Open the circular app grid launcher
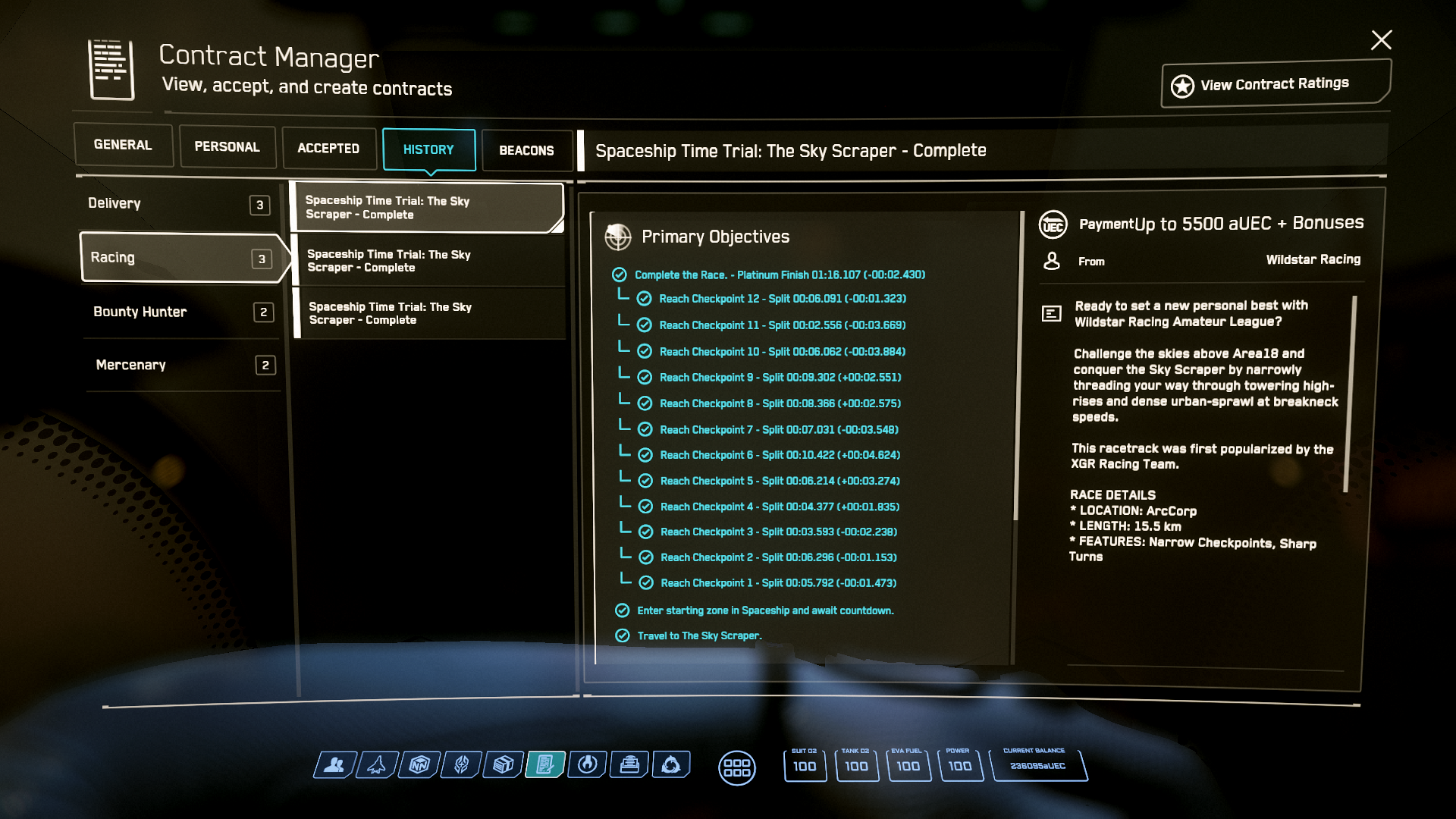This screenshot has height=819, width=1456. (x=736, y=767)
